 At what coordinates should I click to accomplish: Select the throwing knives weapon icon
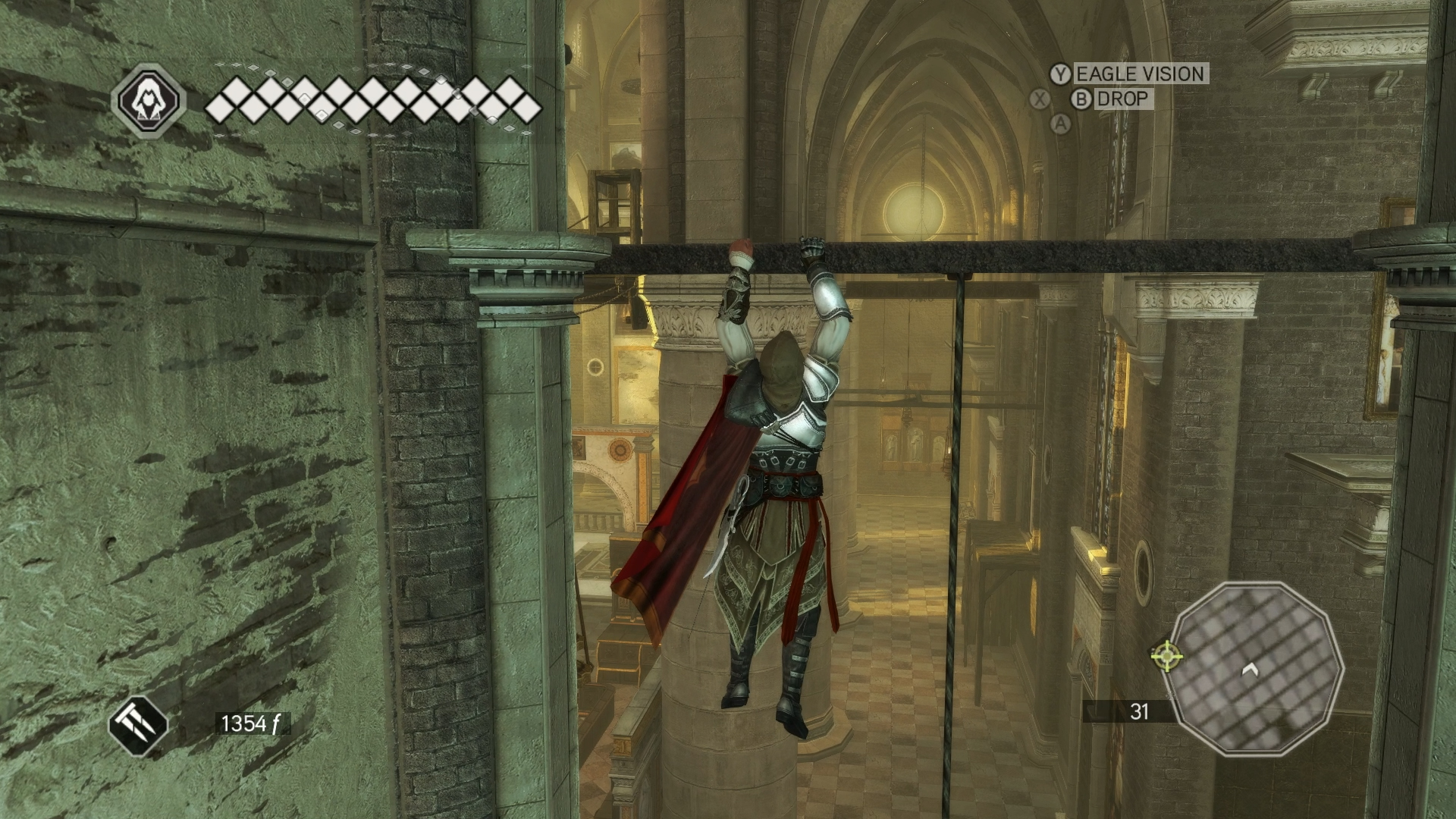pos(139,724)
